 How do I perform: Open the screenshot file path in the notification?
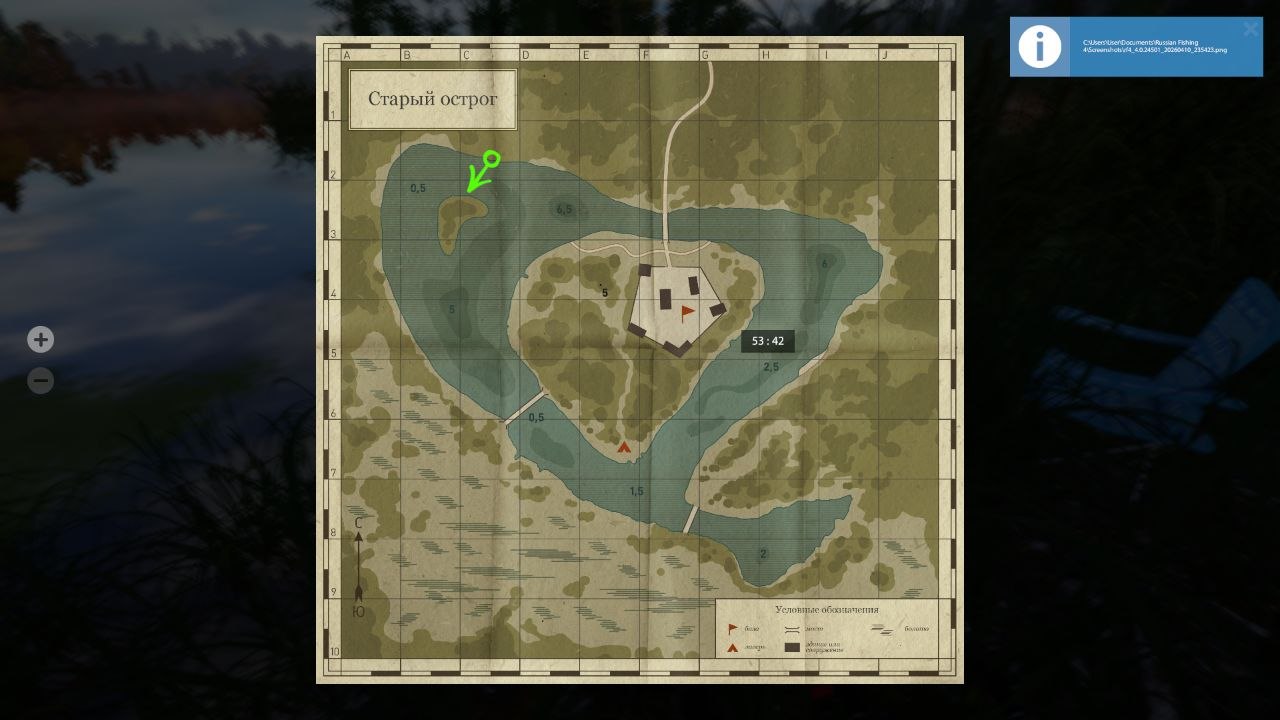tap(1155, 45)
